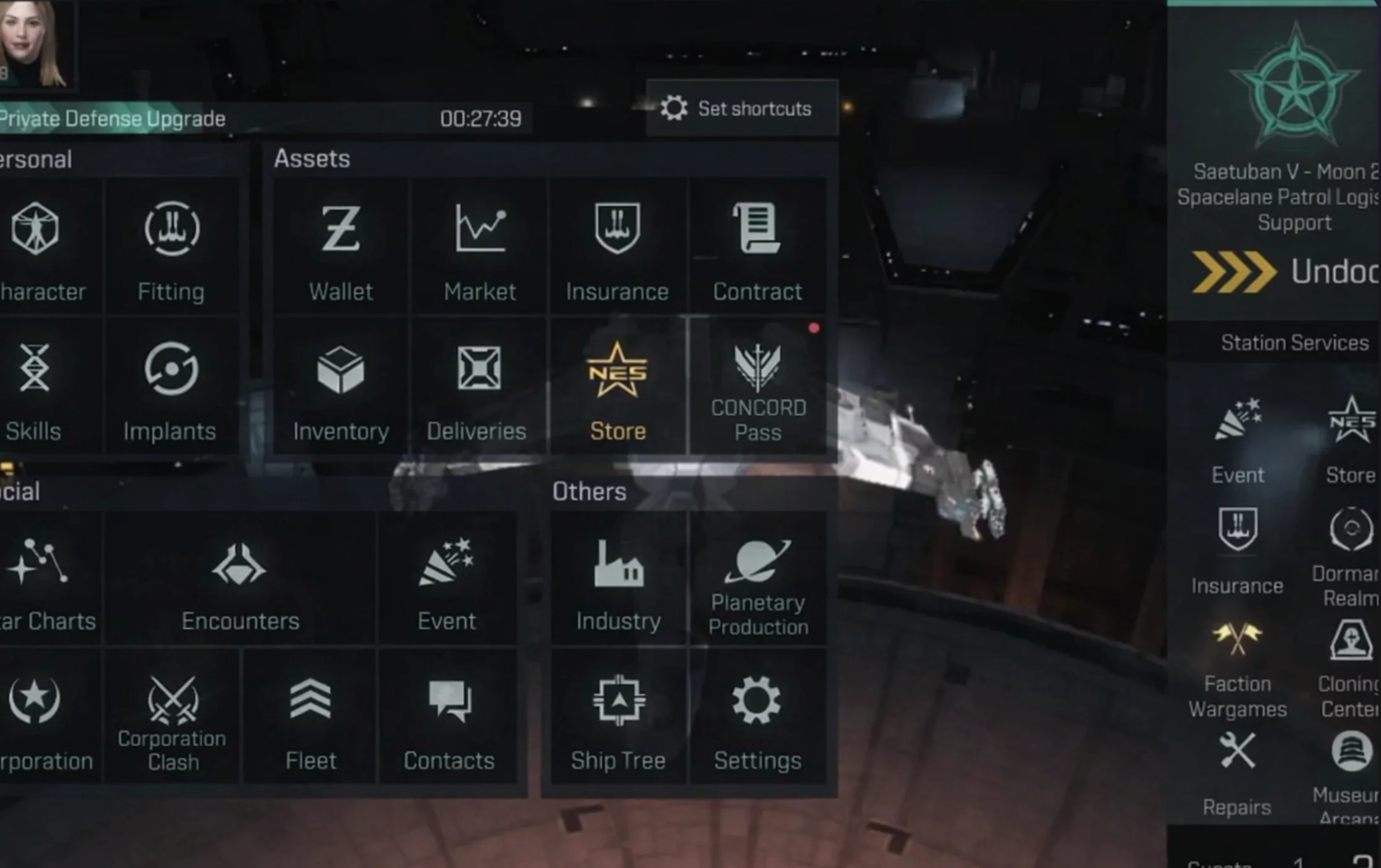Viewport: 1381px width, 868px height.
Task: Open the Corporation Clash tile
Action: tap(172, 718)
